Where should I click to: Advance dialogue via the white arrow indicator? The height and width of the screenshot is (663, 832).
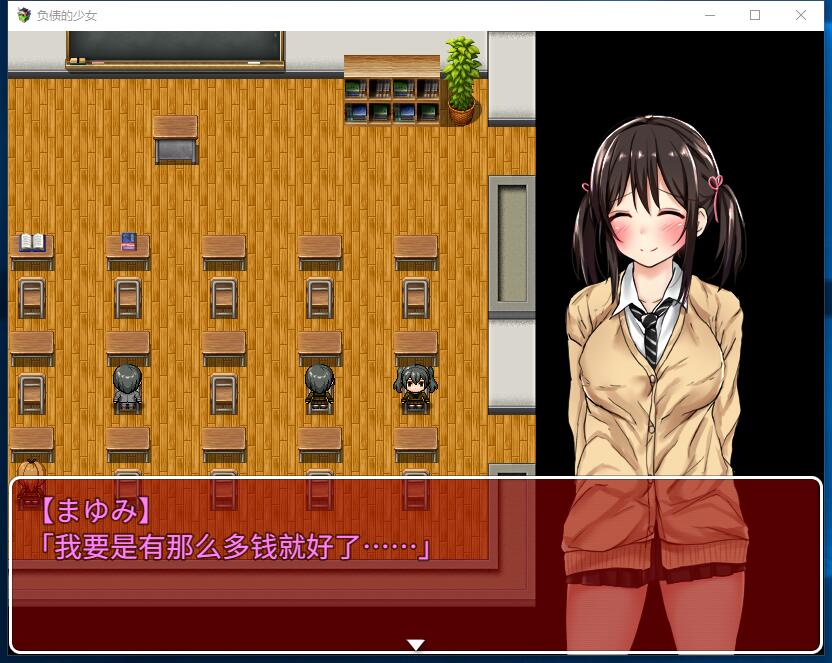(x=416, y=645)
